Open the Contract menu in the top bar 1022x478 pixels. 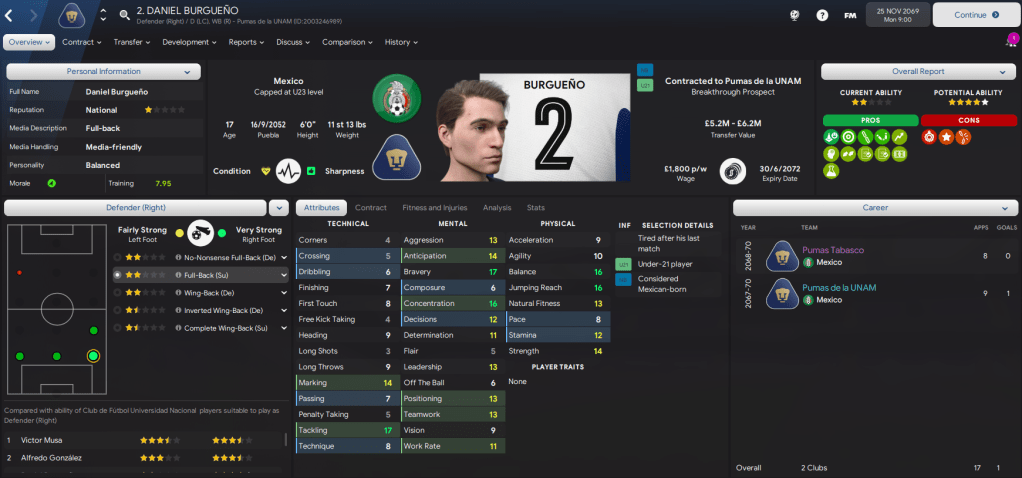pos(81,42)
